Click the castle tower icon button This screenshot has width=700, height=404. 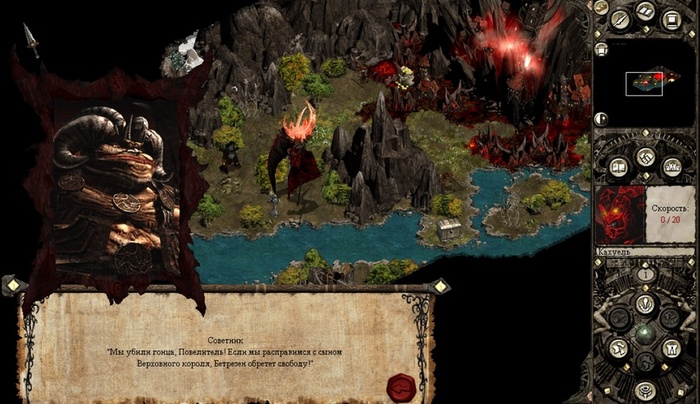[x=671, y=348]
